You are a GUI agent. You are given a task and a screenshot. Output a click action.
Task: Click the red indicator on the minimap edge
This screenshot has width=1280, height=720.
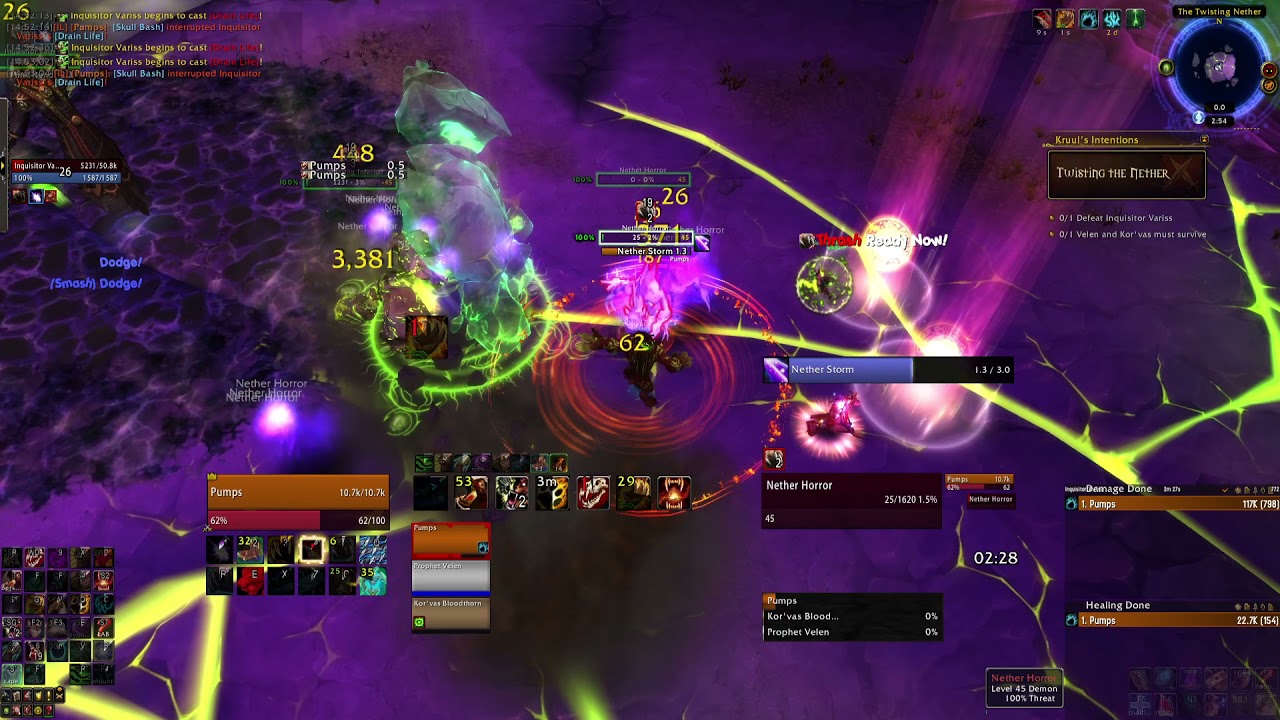click(1269, 70)
